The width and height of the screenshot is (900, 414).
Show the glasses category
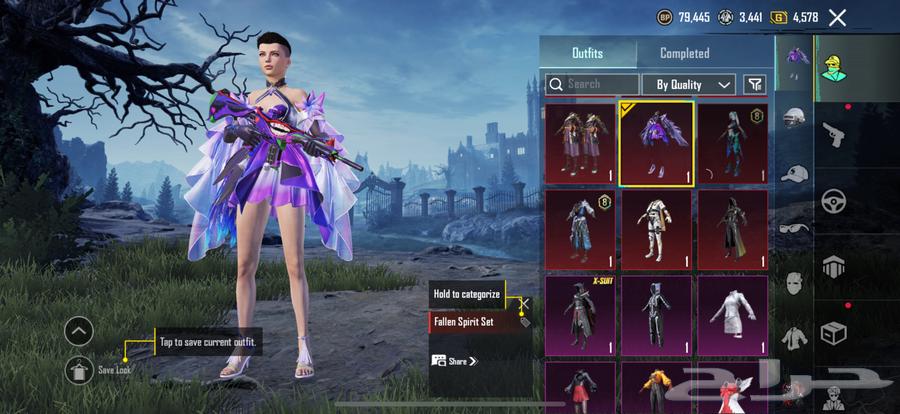pos(795,228)
